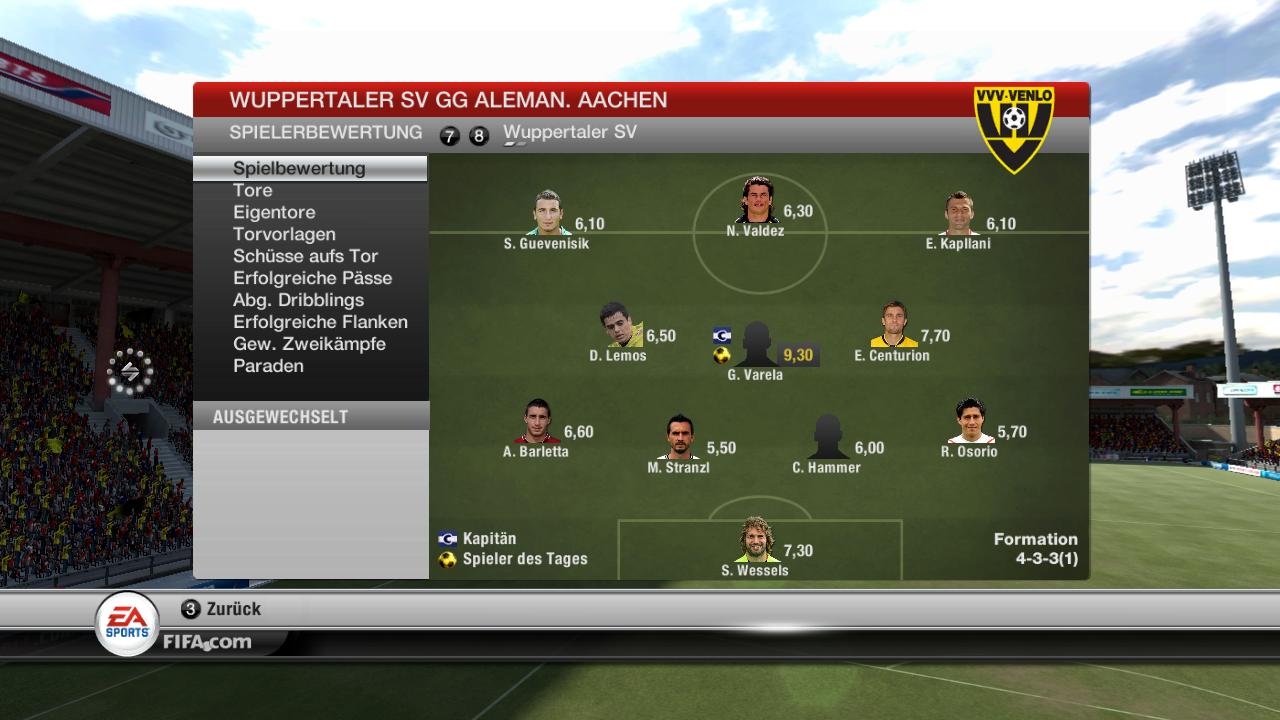Select player N. Valdez portrait
Image resolution: width=1280 pixels, height=720 pixels.
tap(756, 202)
